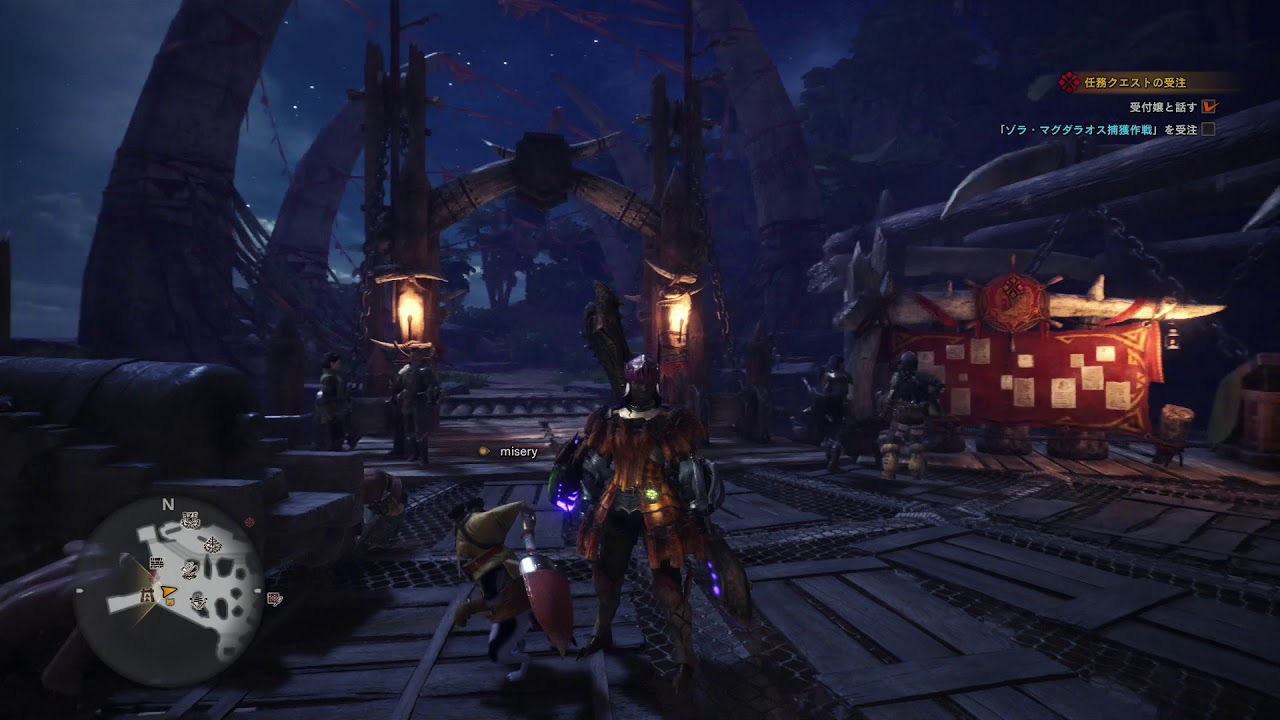Expand the left minimap edge arrow
This screenshot has width=1280, height=720.
[x=80, y=590]
